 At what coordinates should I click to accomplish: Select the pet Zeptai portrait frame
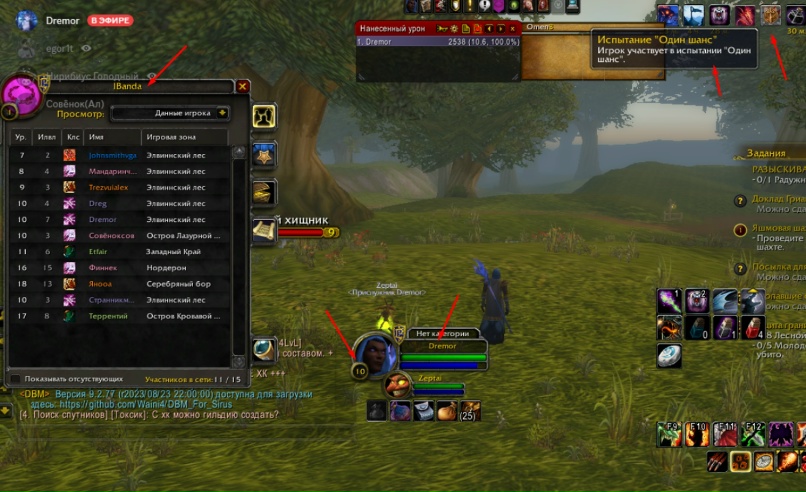pyautogui.click(x=399, y=385)
